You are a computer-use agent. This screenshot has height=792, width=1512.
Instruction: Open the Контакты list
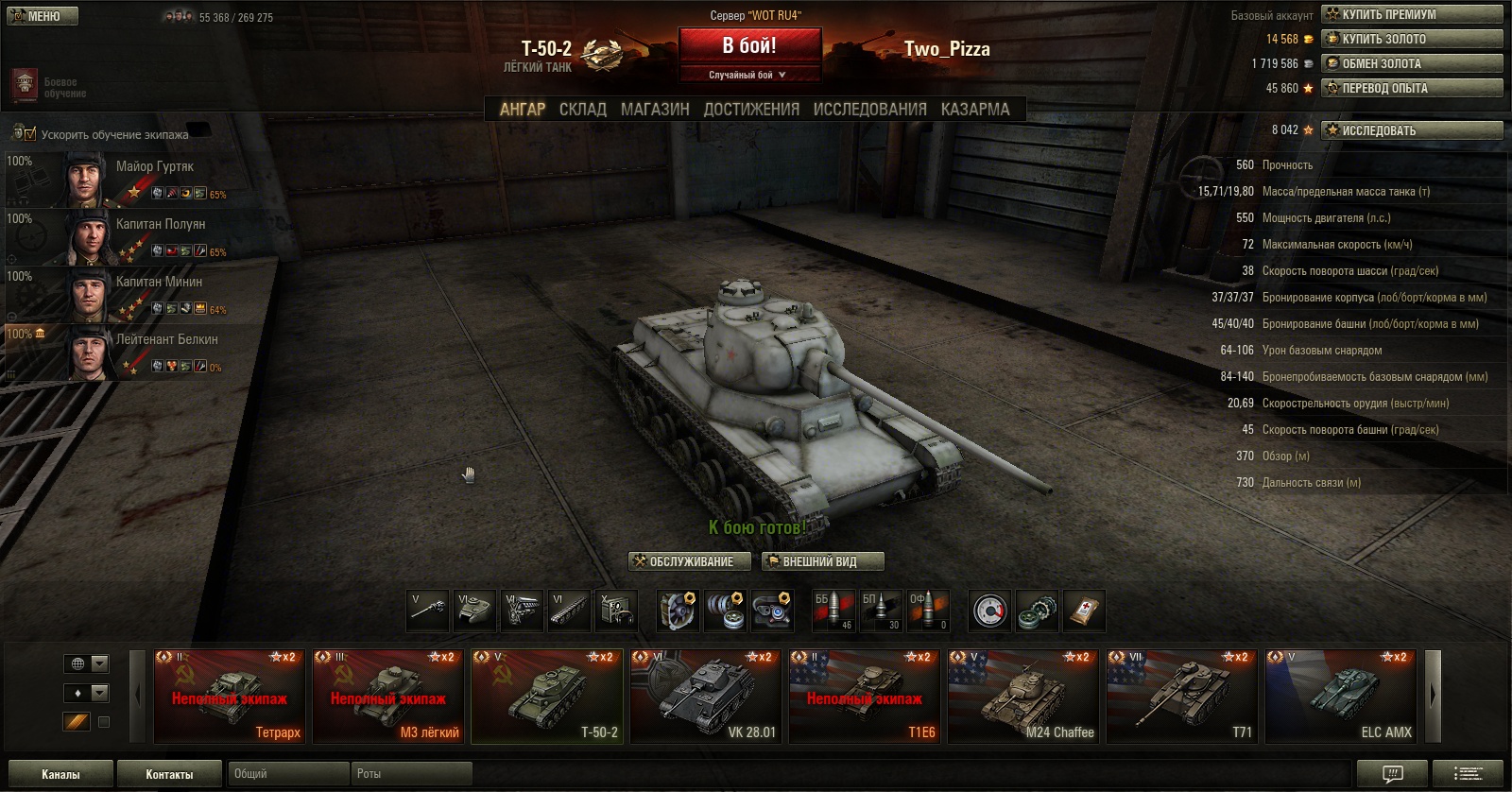click(169, 774)
